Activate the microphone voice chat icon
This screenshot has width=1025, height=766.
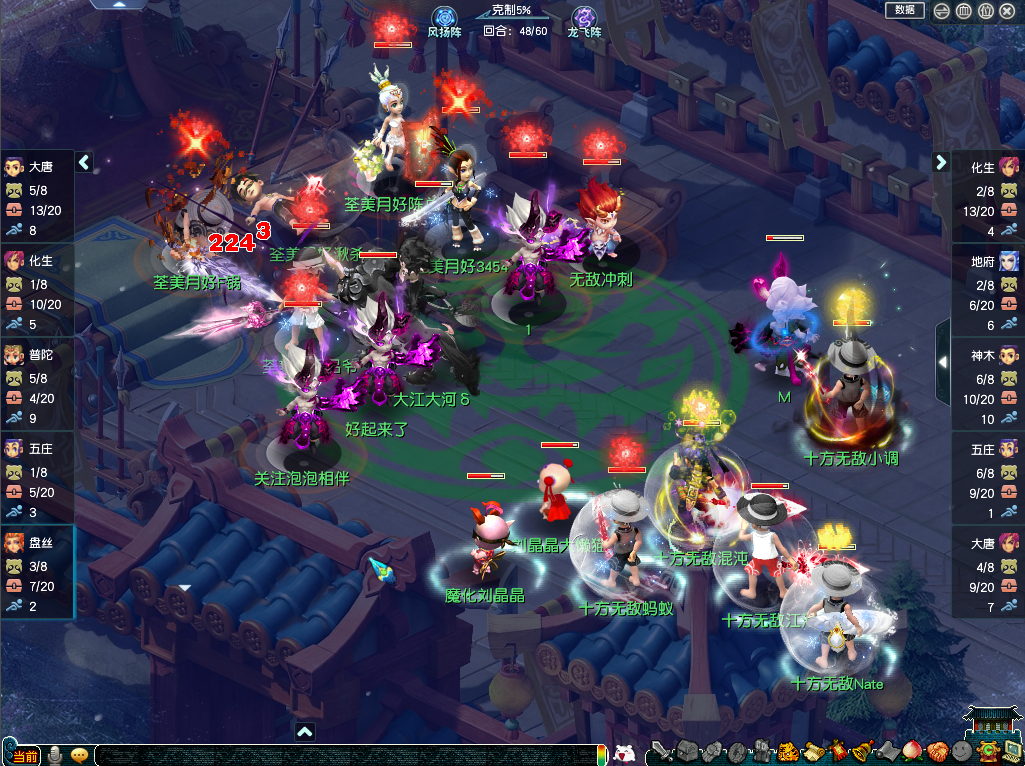click(56, 754)
